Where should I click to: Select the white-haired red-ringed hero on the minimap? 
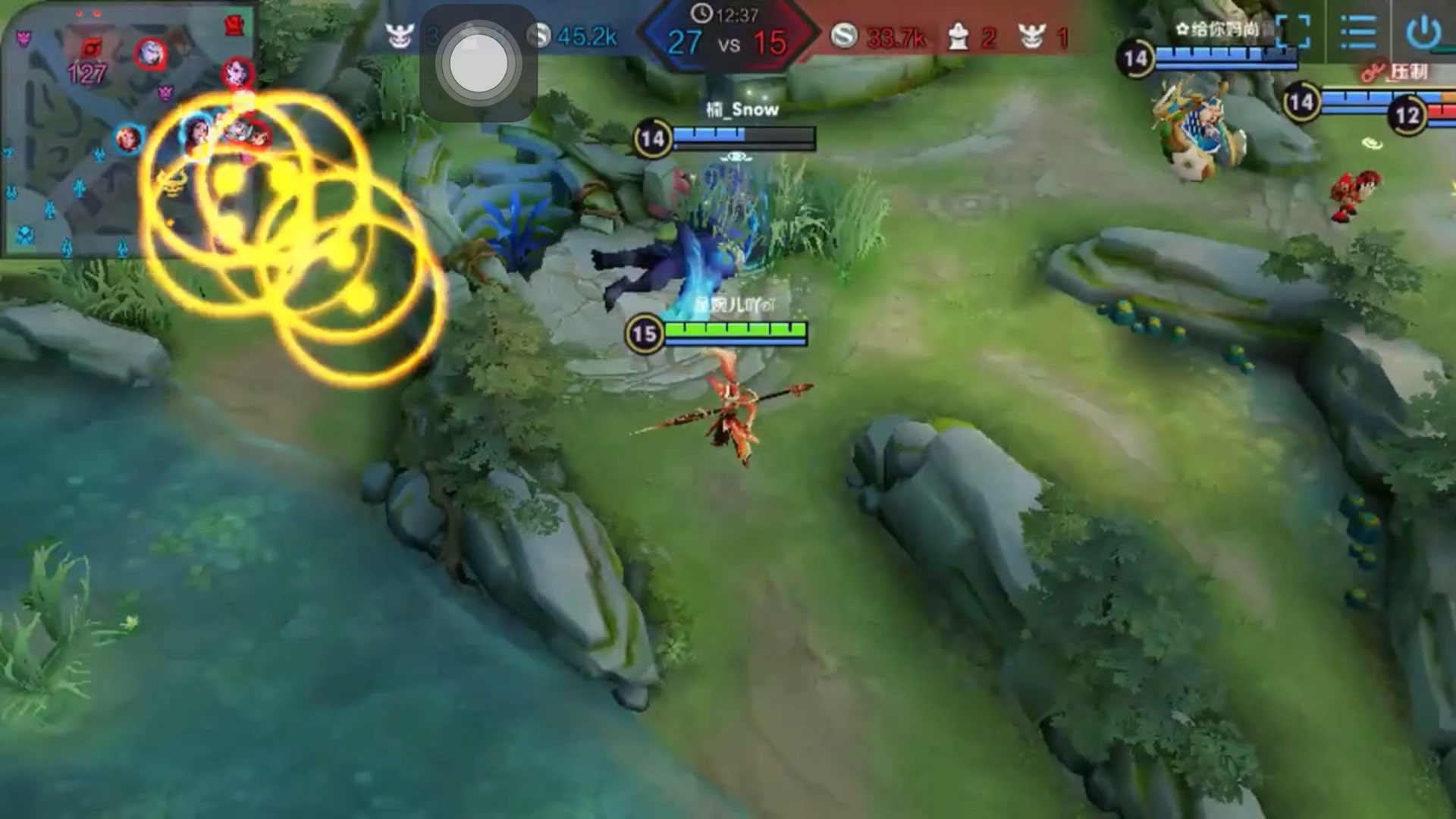click(150, 53)
